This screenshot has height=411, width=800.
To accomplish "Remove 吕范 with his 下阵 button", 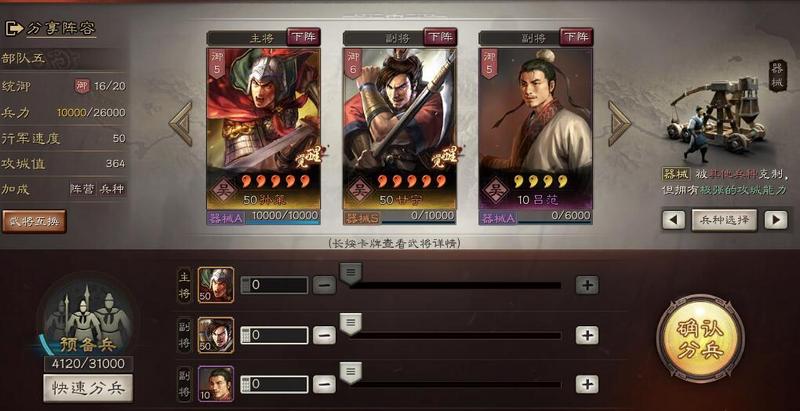I will pos(576,37).
